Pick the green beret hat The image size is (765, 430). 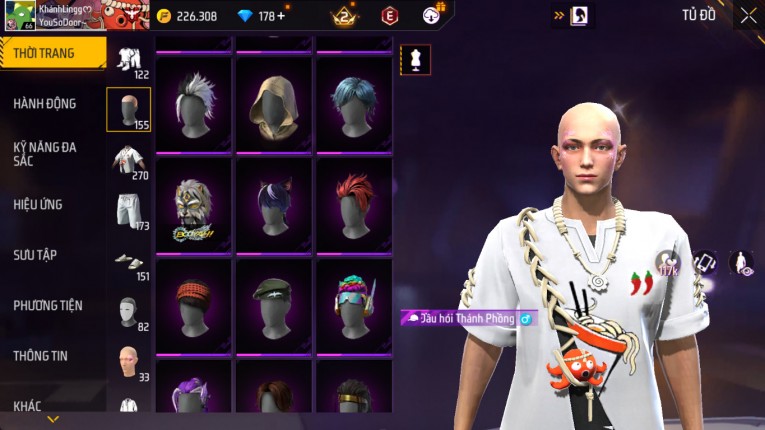(x=274, y=305)
